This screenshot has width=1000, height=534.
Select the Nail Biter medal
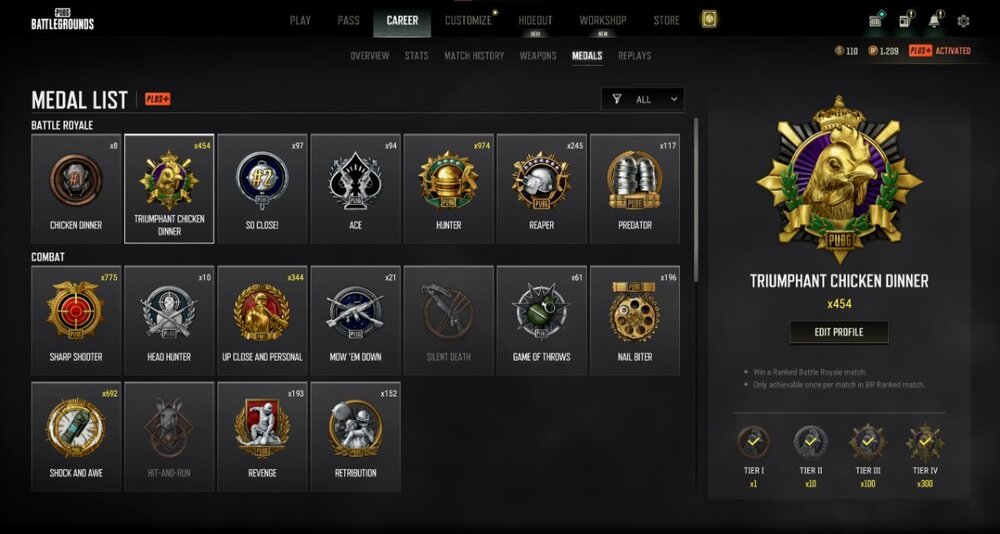pos(634,320)
